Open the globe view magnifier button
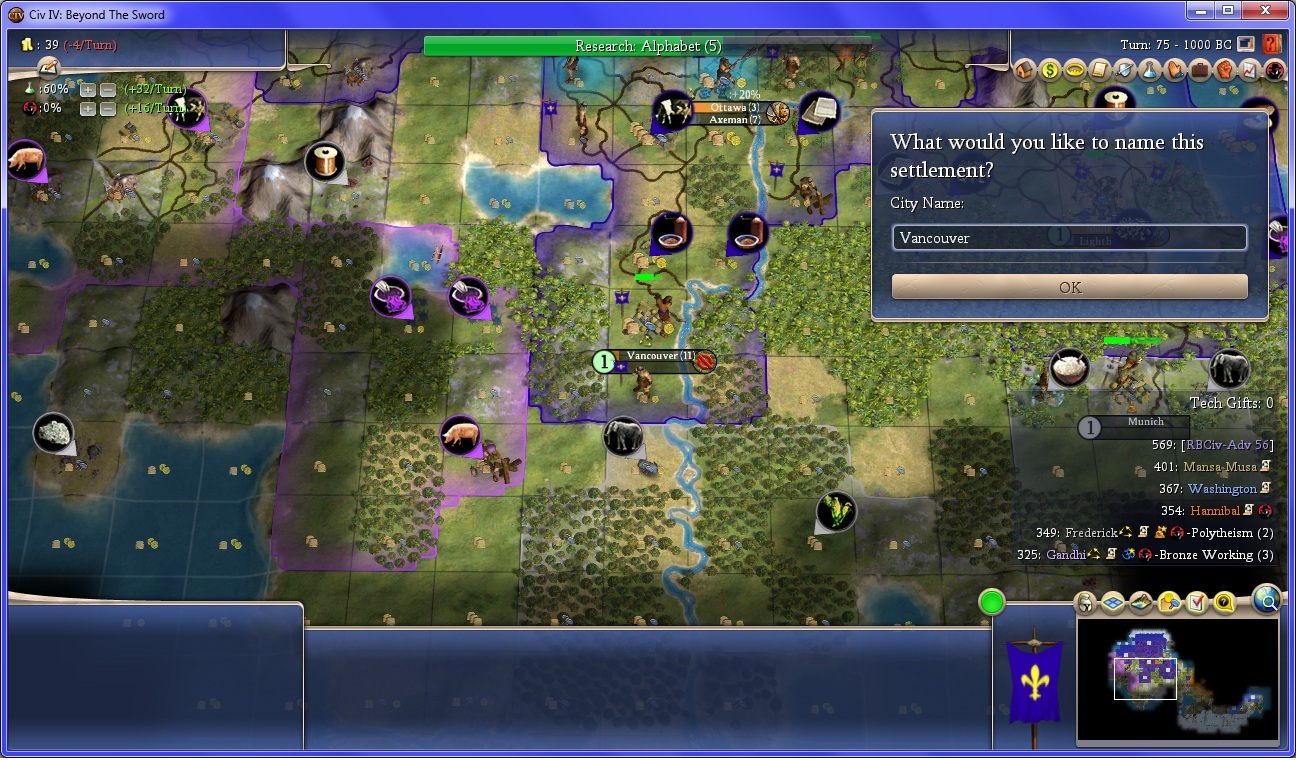The height and width of the screenshot is (760, 1296). [1266, 598]
